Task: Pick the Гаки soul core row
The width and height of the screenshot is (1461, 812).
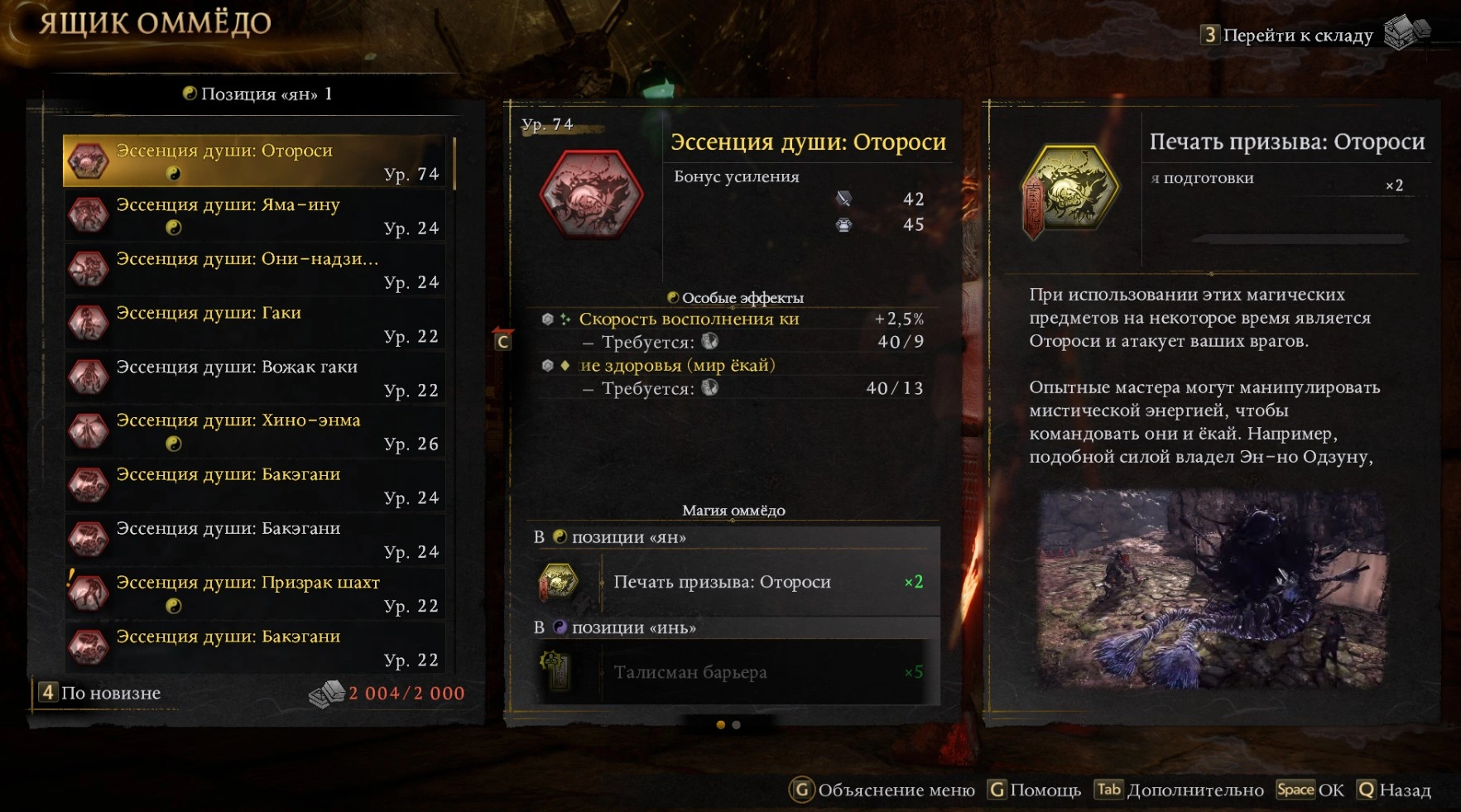Action: [x=257, y=324]
